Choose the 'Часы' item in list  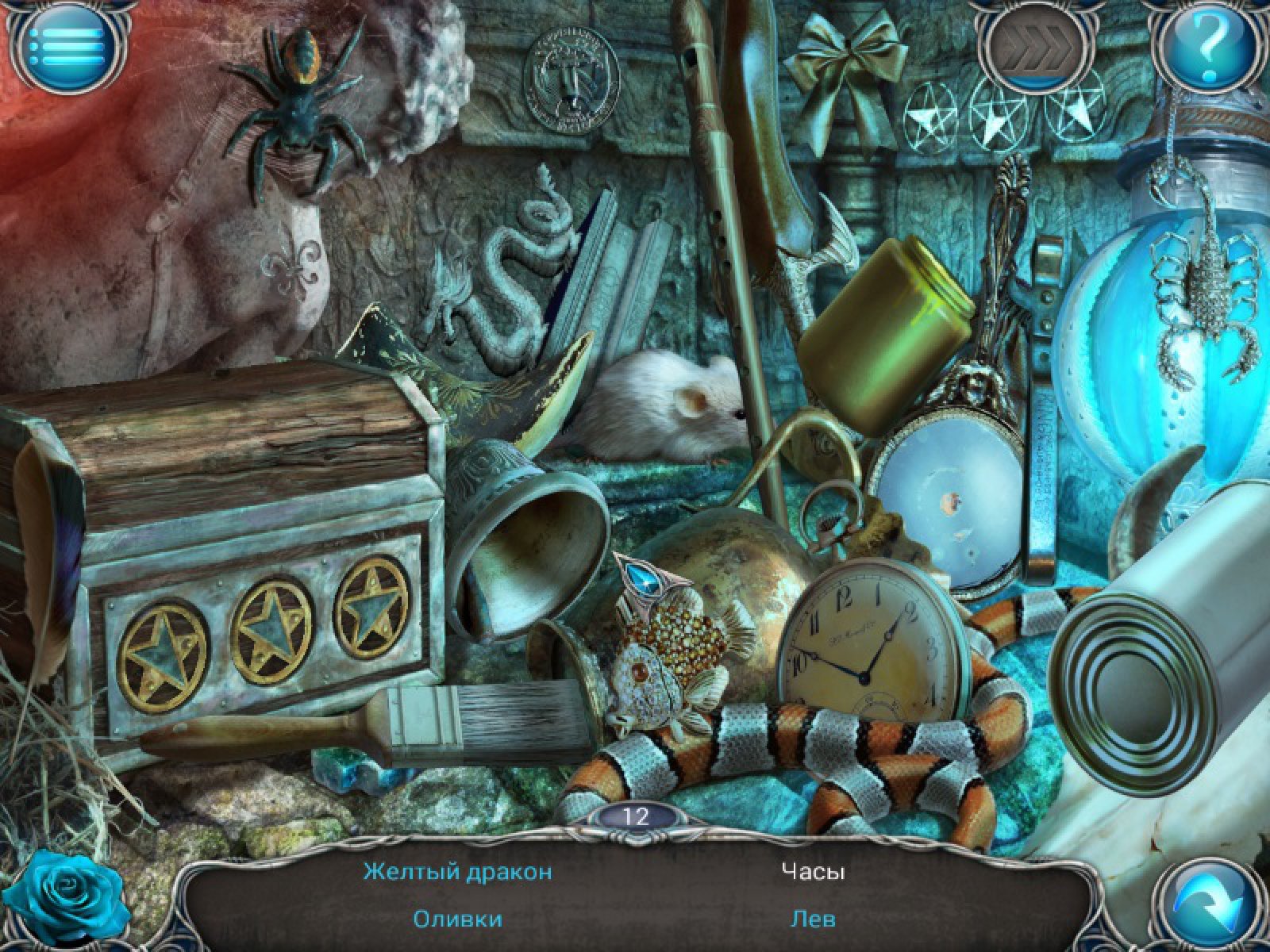[812, 872]
